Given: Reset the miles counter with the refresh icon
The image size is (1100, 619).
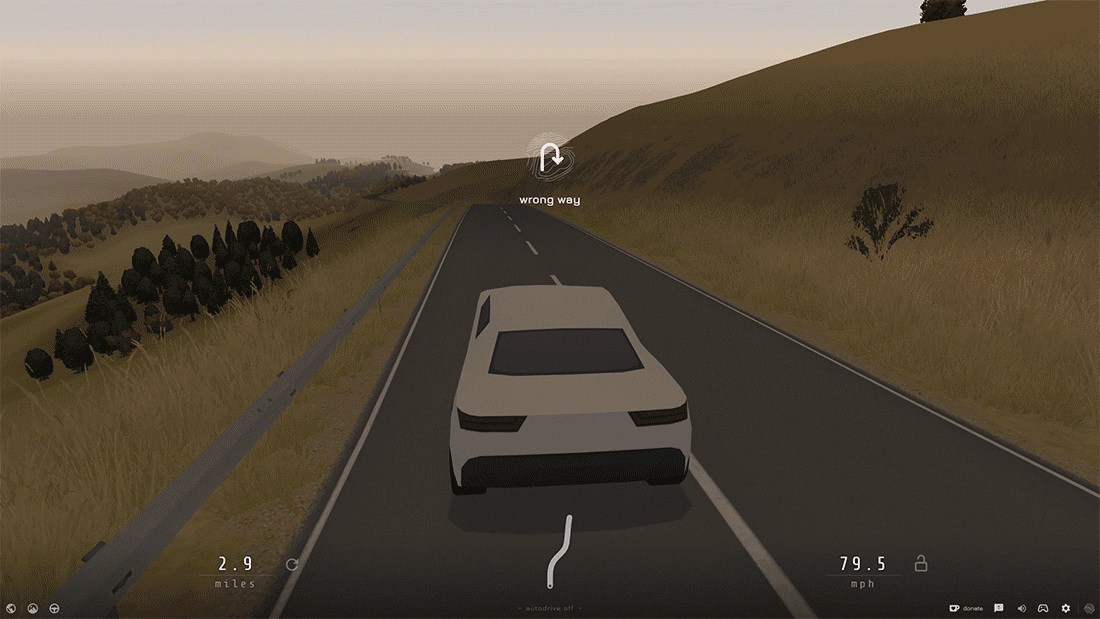Looking at the screenshot, I should [292, 564].
